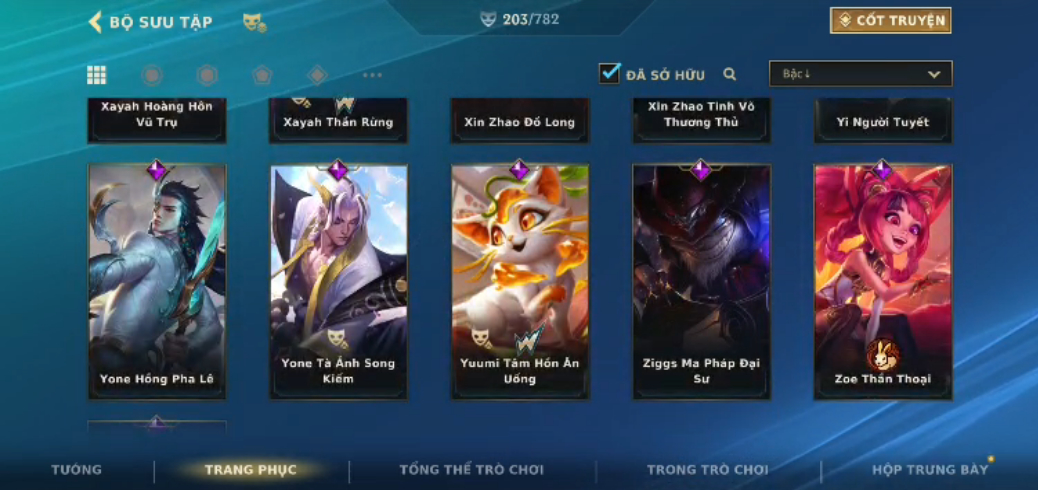Image resolution: width=1038 pixels, height=490 pixels.
Task: Switch to the Hộp Trưng Bày tab
Action: click(x=930, y=470)
